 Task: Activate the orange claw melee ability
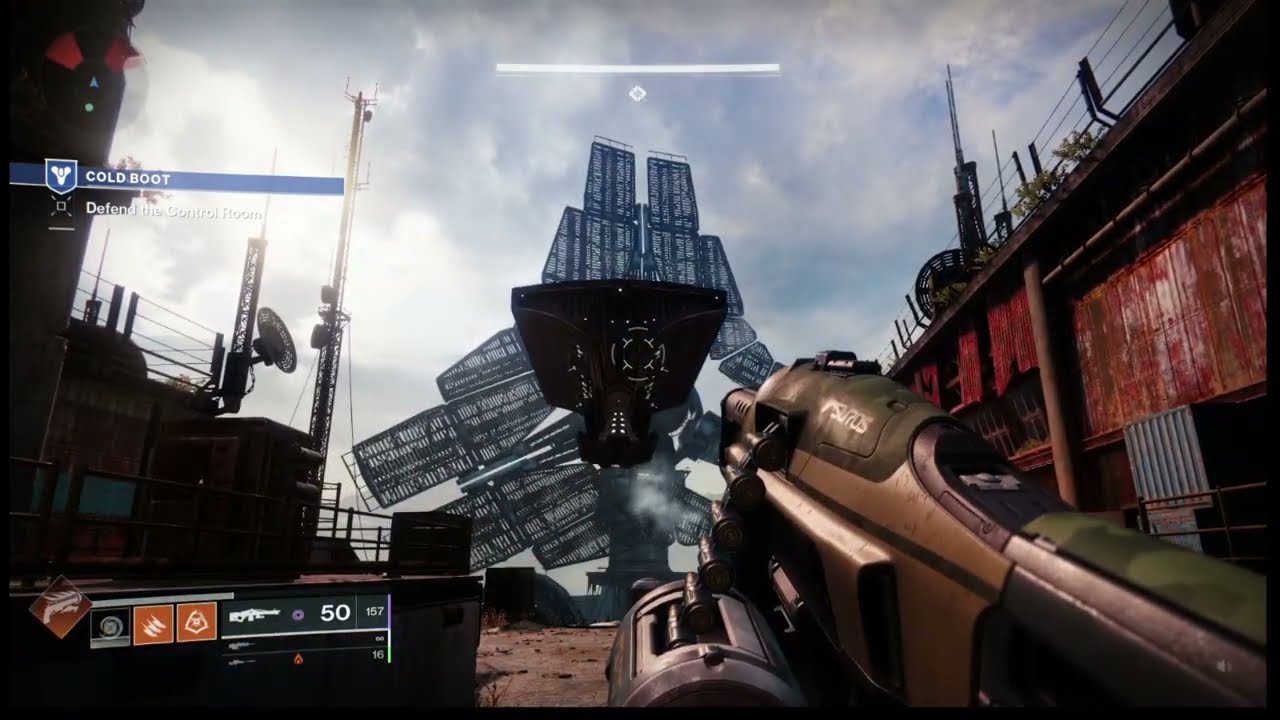[154, 623]
